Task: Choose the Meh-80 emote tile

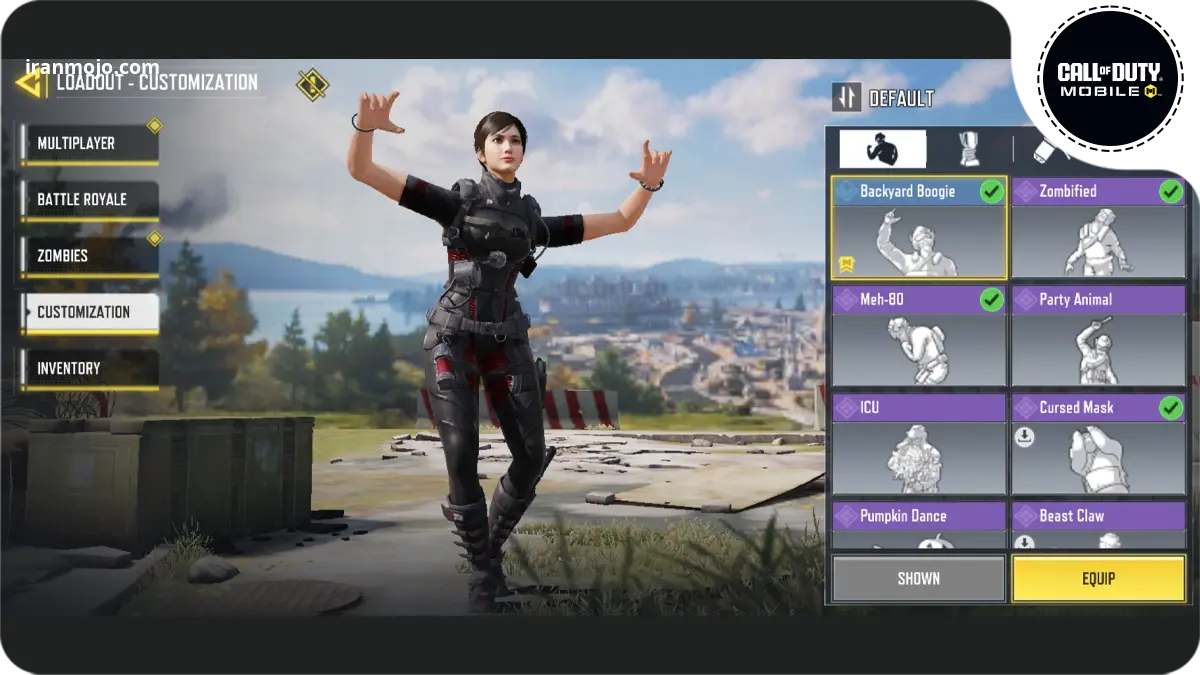Action: click(919, 337)
